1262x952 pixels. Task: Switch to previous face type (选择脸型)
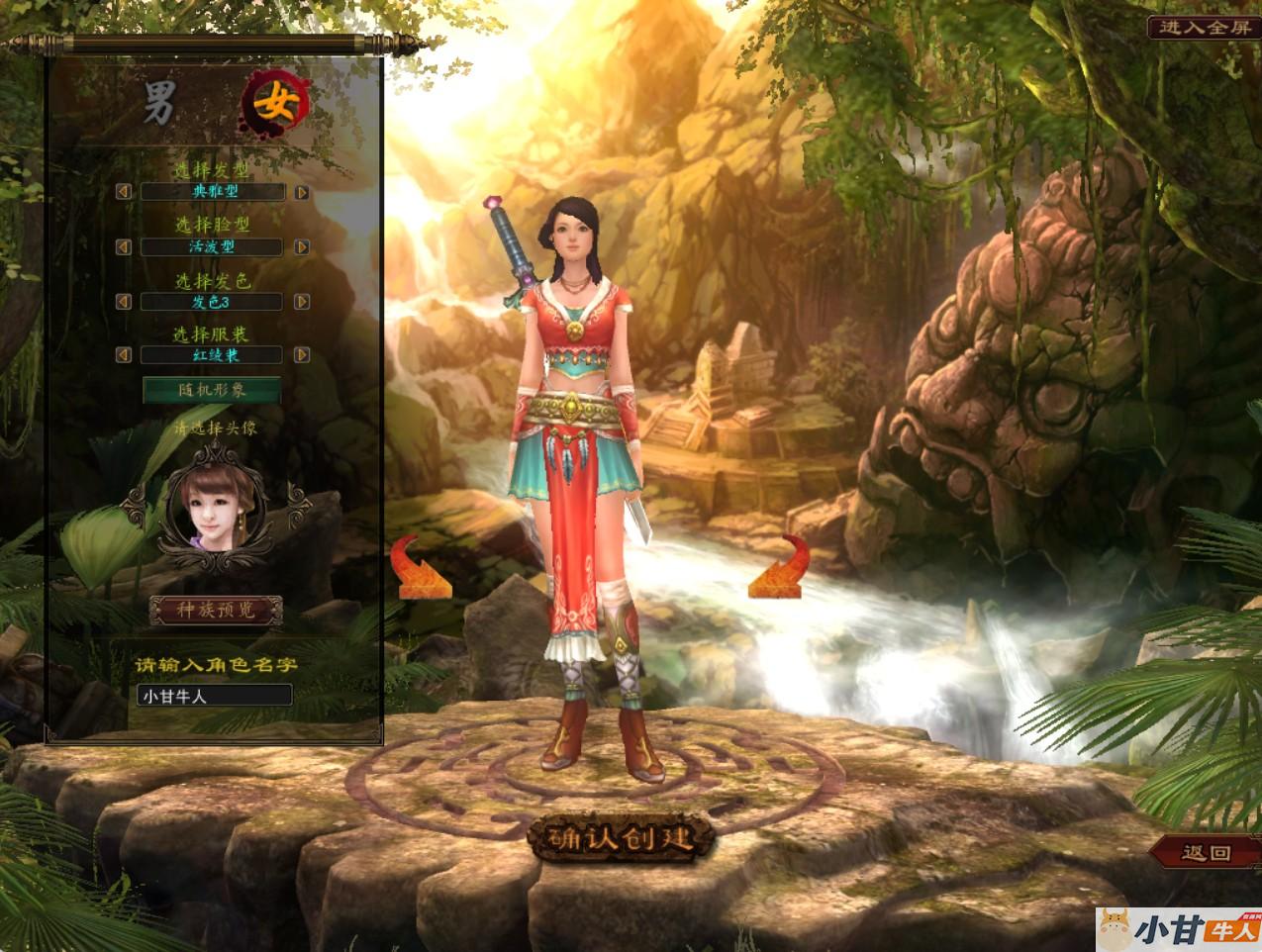124,246
